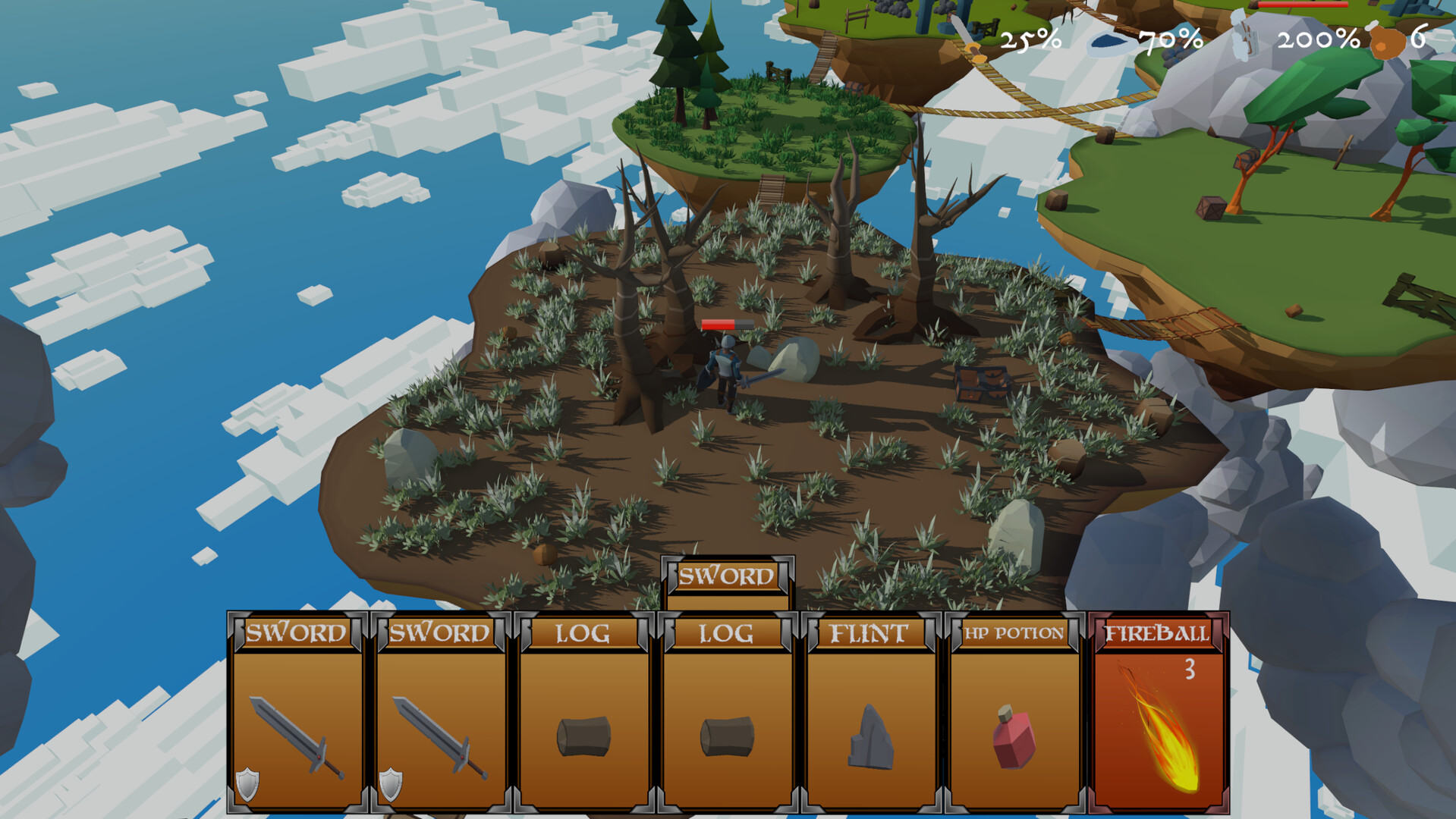Click the FLINT card header label
The image size is (1456, 819).
[x=871, y=632]
